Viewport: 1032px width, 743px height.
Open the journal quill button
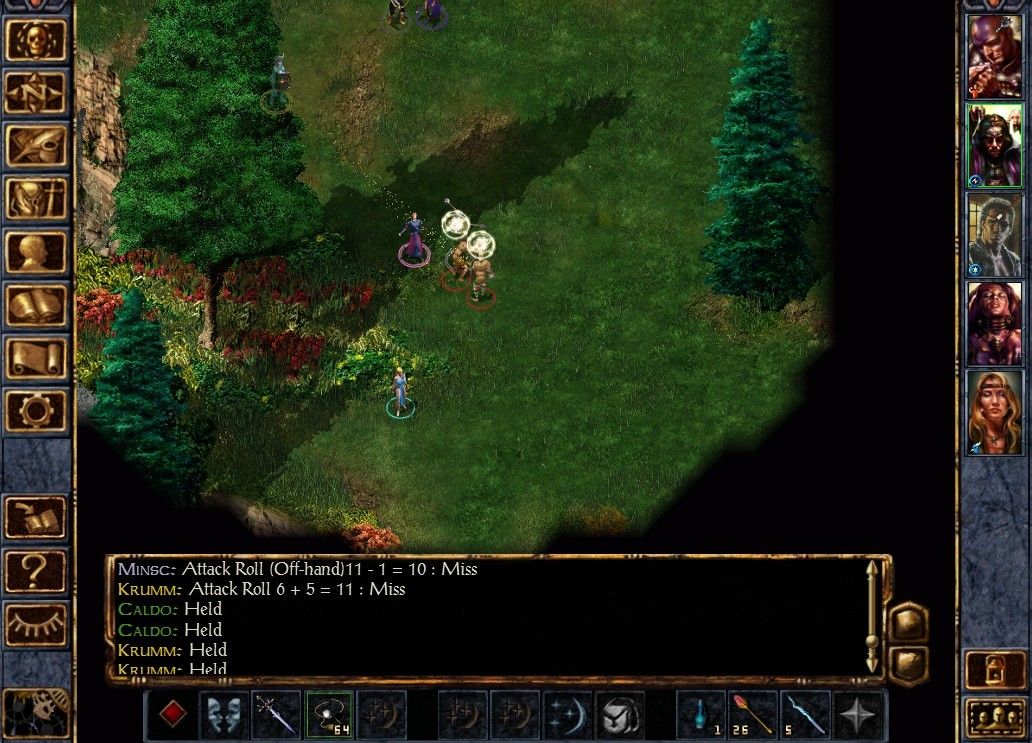(x=37, y=146)
